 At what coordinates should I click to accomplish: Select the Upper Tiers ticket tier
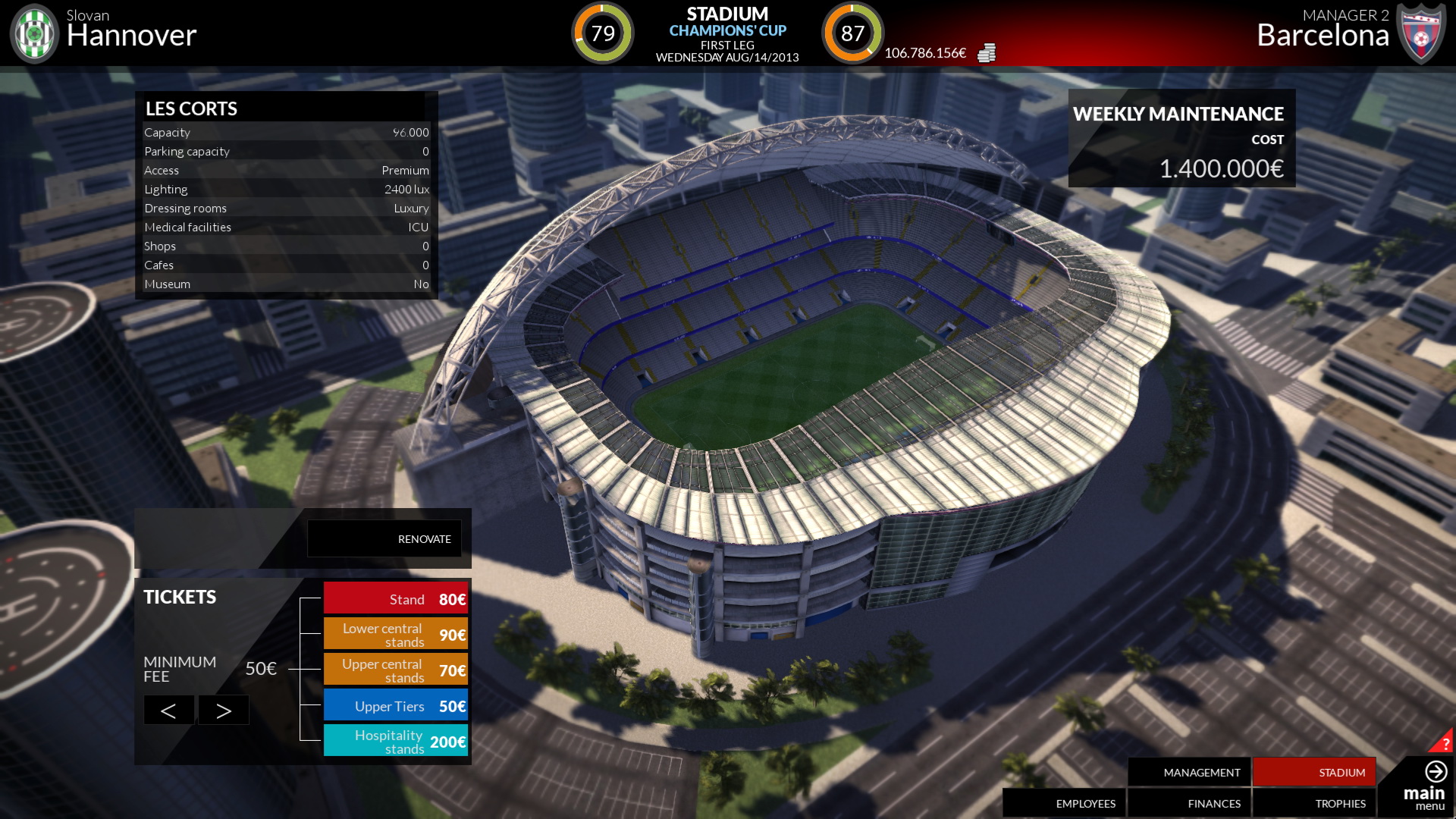(x=396, y=705)
